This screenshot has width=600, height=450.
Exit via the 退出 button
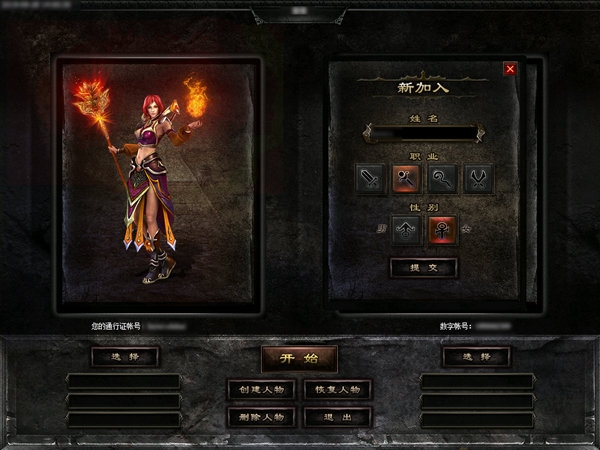click(338, 416)
